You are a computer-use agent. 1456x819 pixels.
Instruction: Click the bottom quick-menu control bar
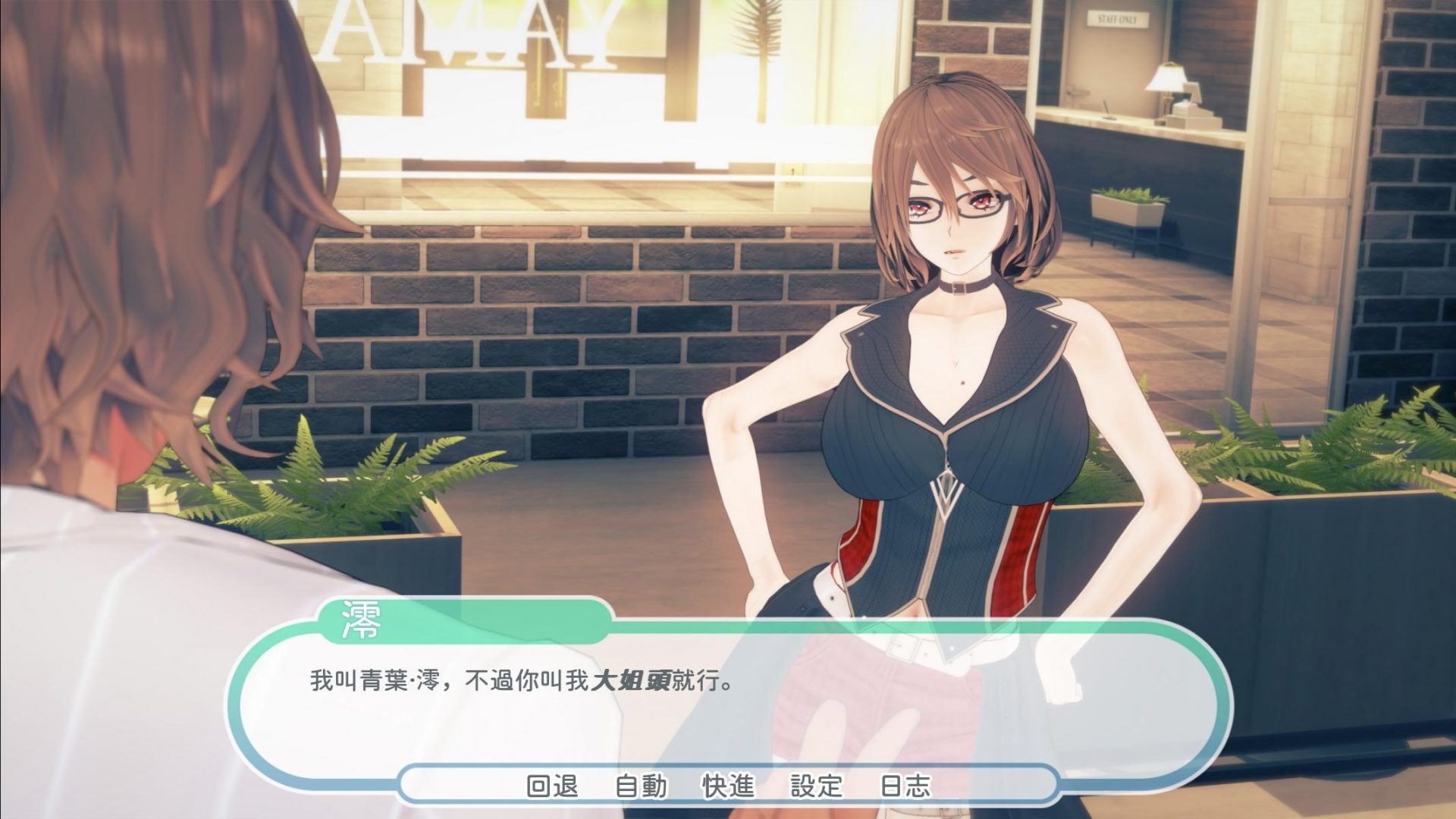pyautogui.click(x=728, y=787)
